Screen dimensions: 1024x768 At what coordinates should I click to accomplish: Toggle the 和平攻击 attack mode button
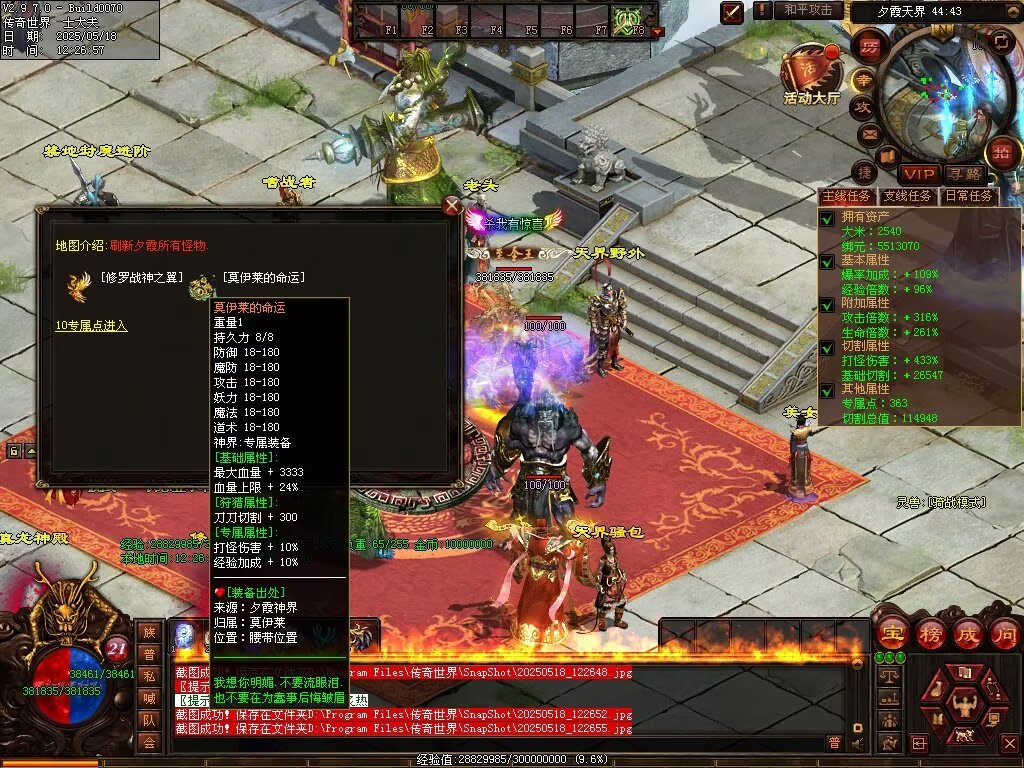click(x=808, y=10)
